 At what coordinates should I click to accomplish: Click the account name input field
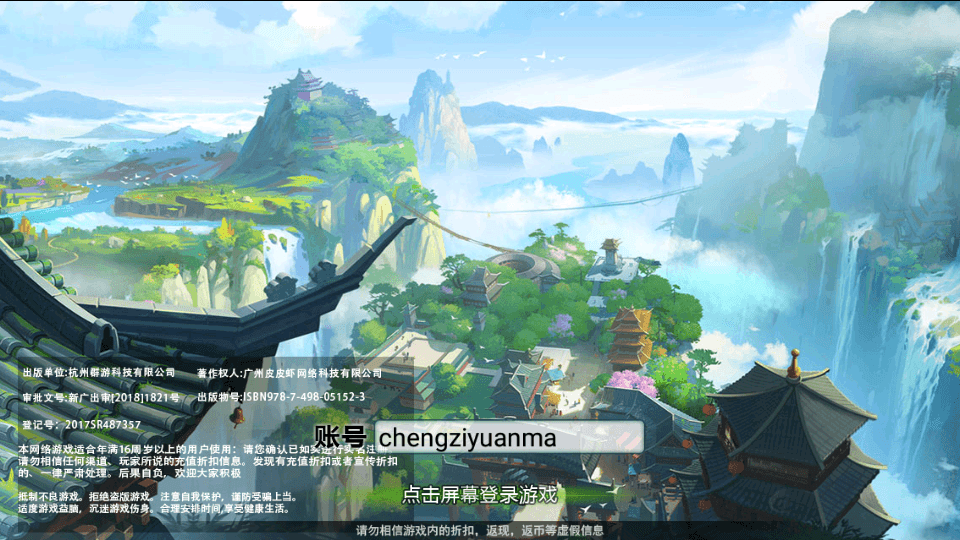[508, 437]
